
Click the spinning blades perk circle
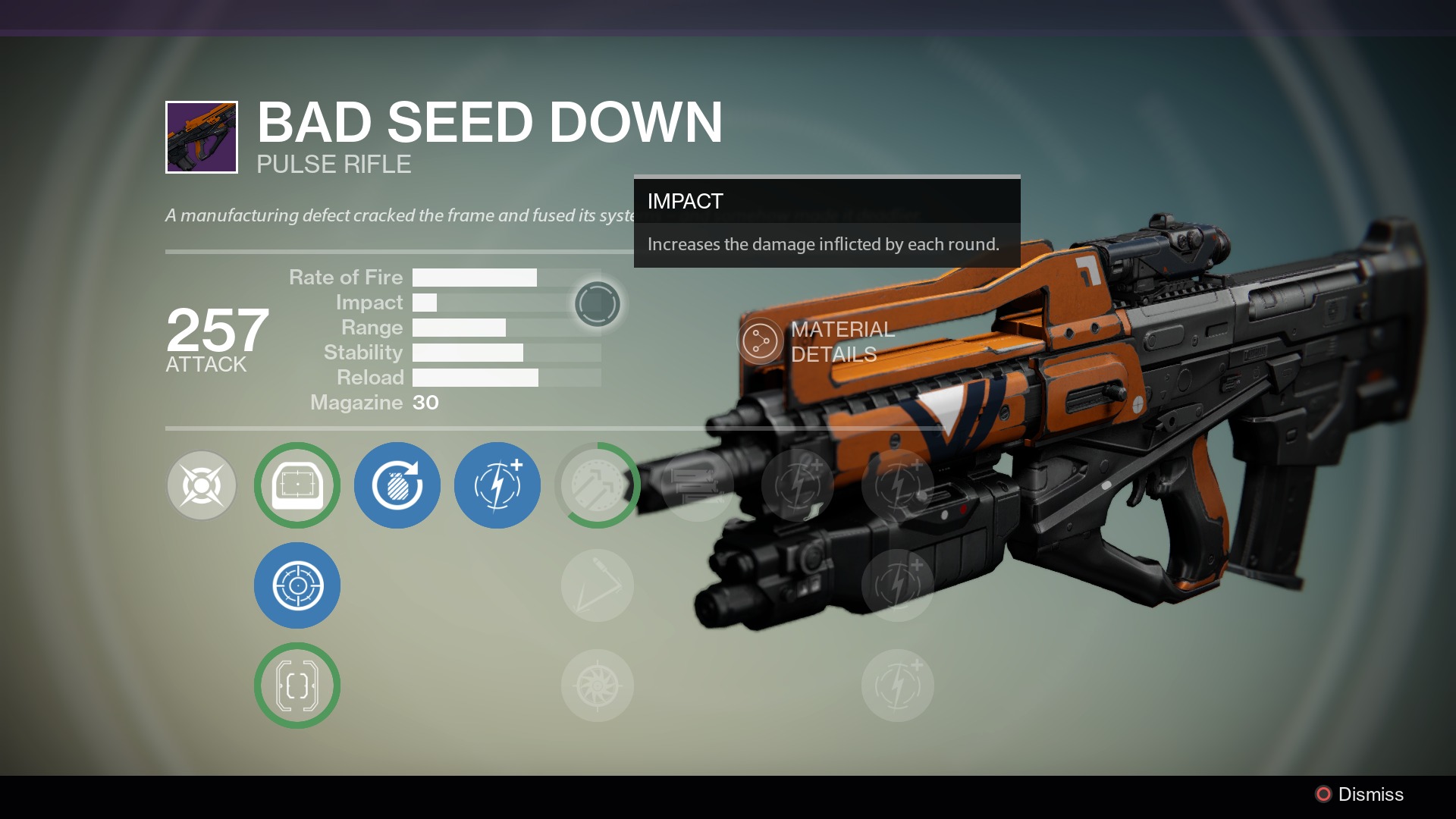click(x=597, y=685)
